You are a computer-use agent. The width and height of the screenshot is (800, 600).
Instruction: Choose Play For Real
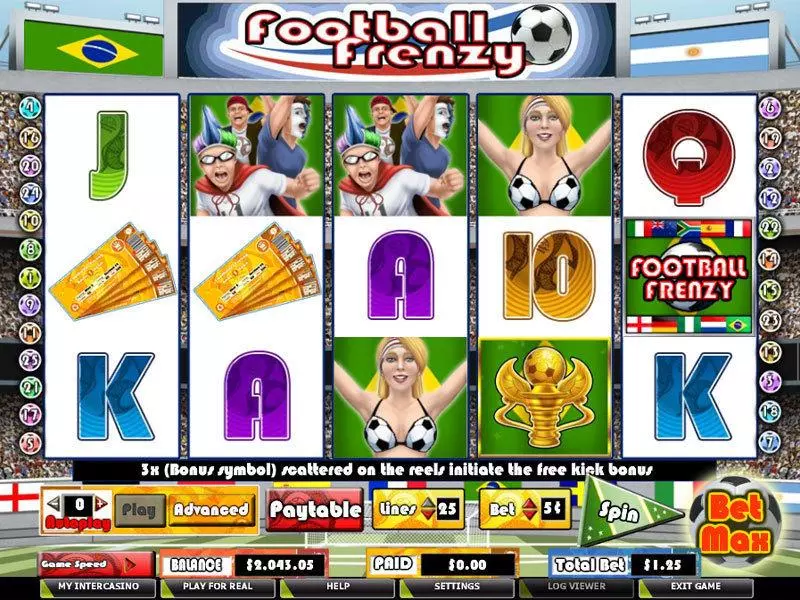point(214,587)
